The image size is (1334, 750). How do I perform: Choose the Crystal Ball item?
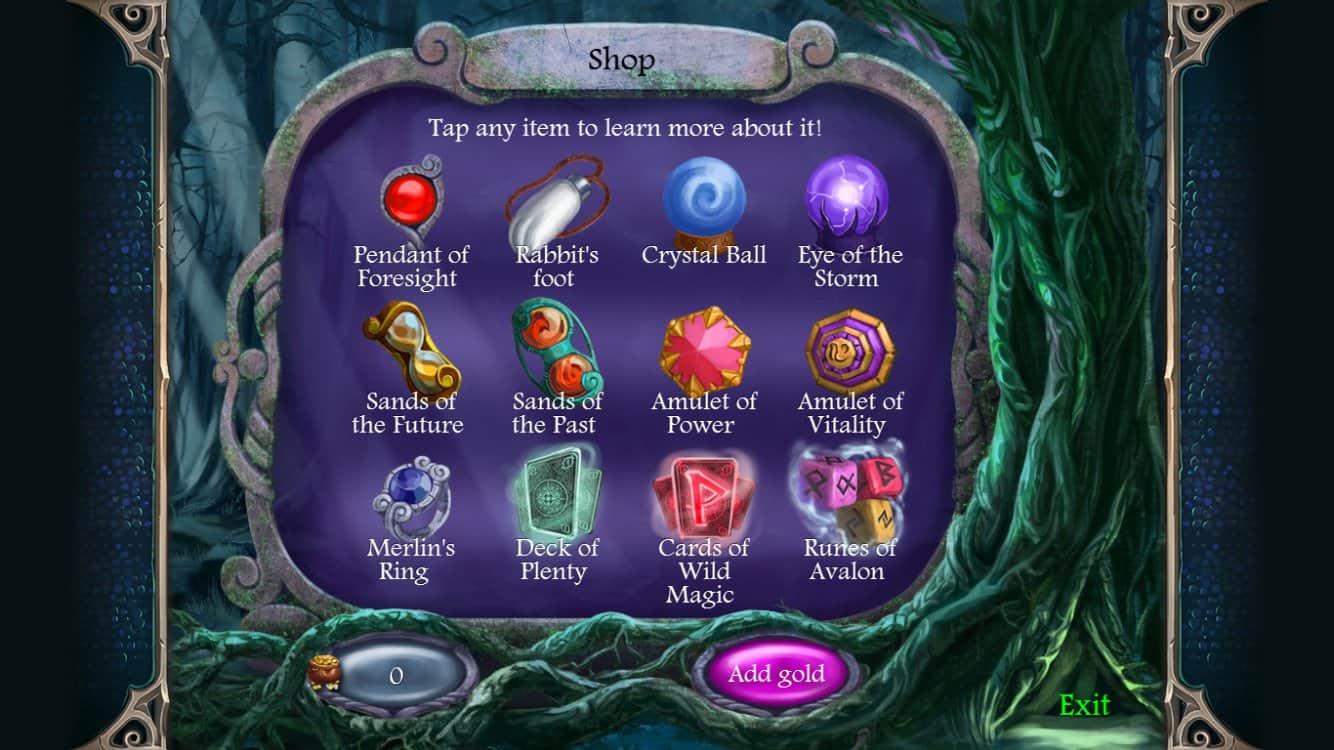click(x=704, y=200)
